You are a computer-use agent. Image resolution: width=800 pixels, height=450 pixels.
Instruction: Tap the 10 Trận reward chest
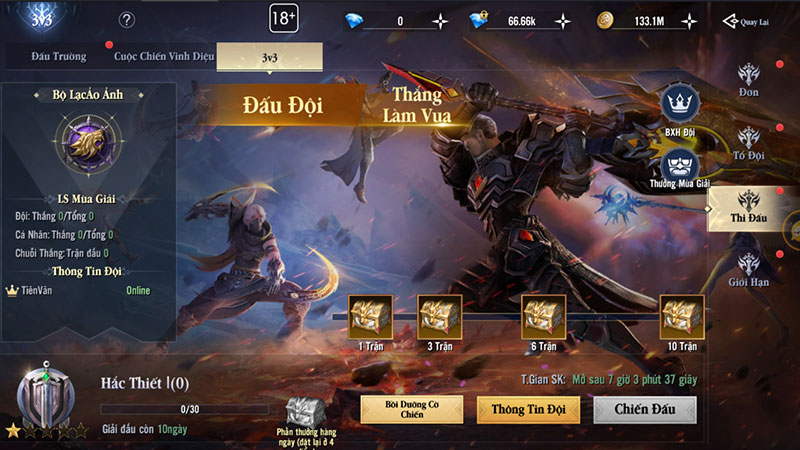[x=682, y=317]
